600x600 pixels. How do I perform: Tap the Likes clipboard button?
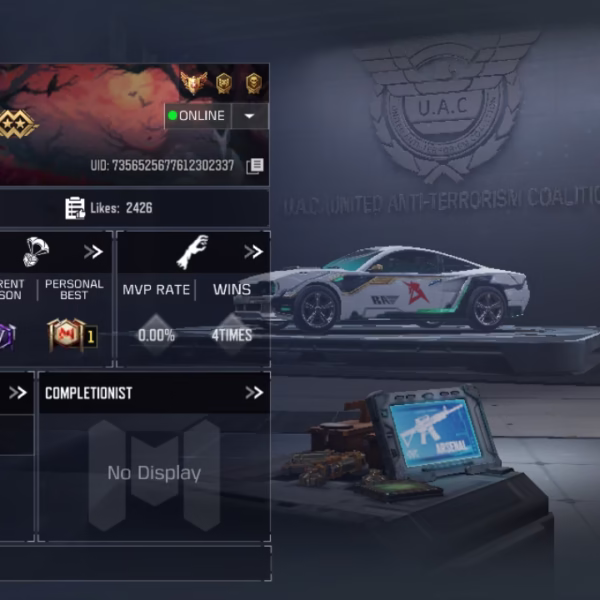point(75,208)
